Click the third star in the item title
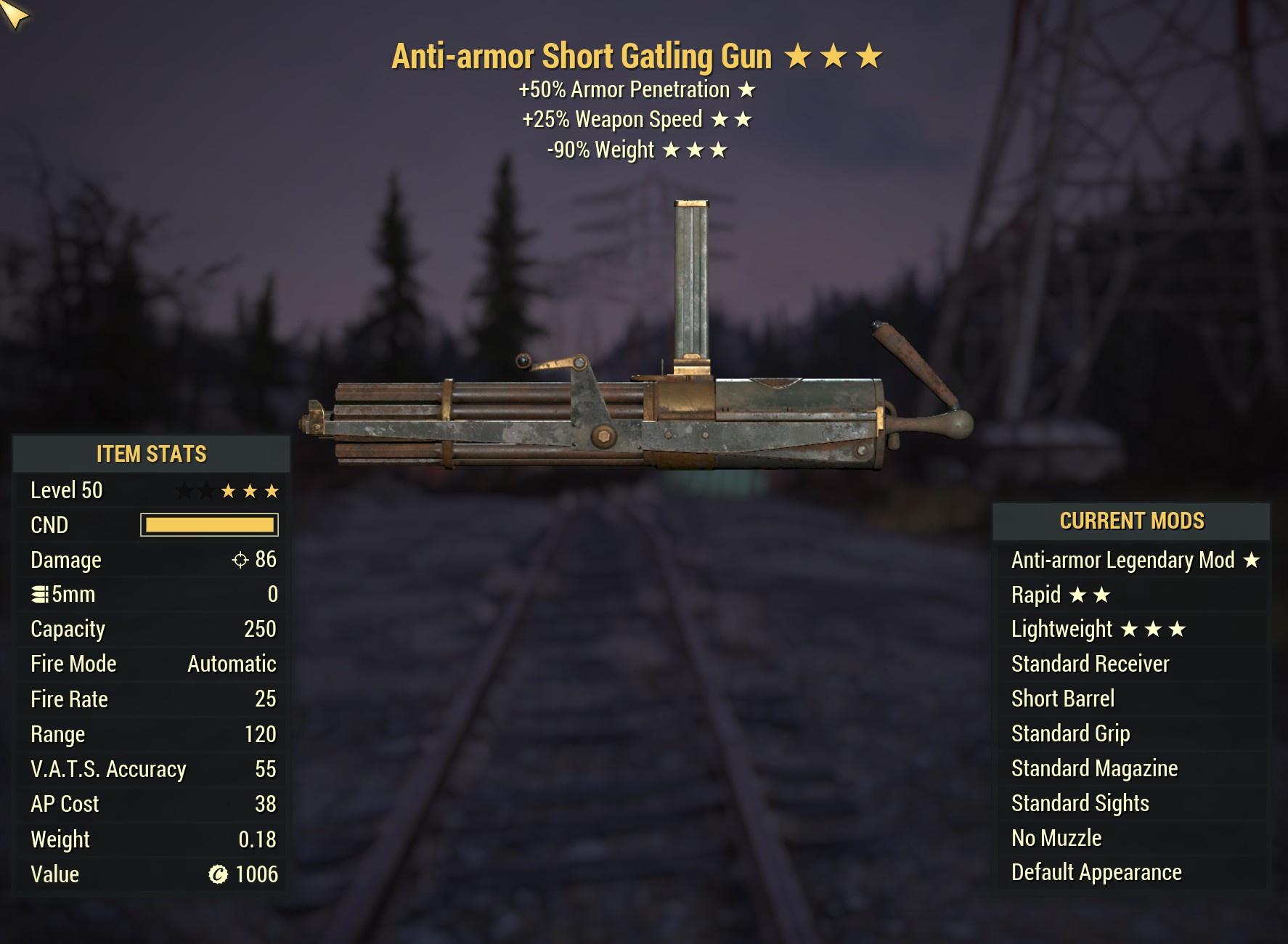Viewport: 1288px width, 944px height. point(868,54)
